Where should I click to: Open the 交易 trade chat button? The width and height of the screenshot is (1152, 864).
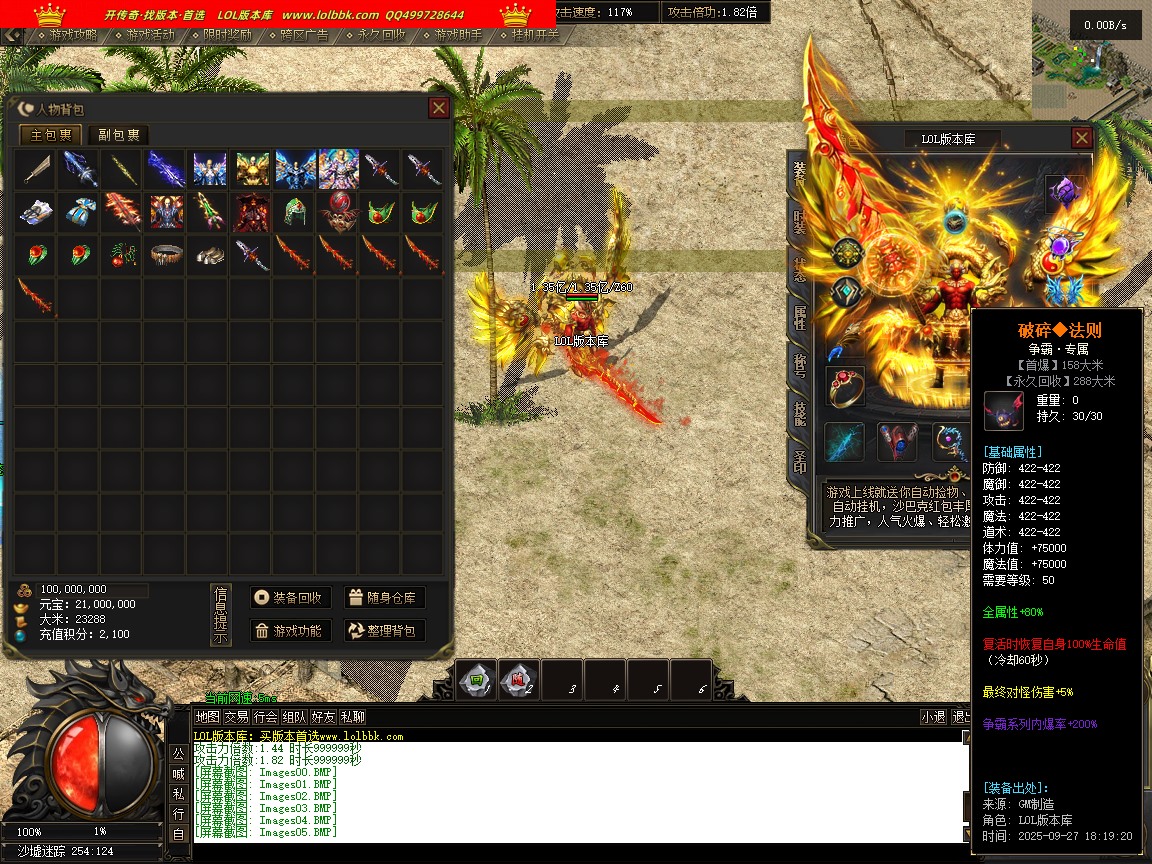click(236, 717)
